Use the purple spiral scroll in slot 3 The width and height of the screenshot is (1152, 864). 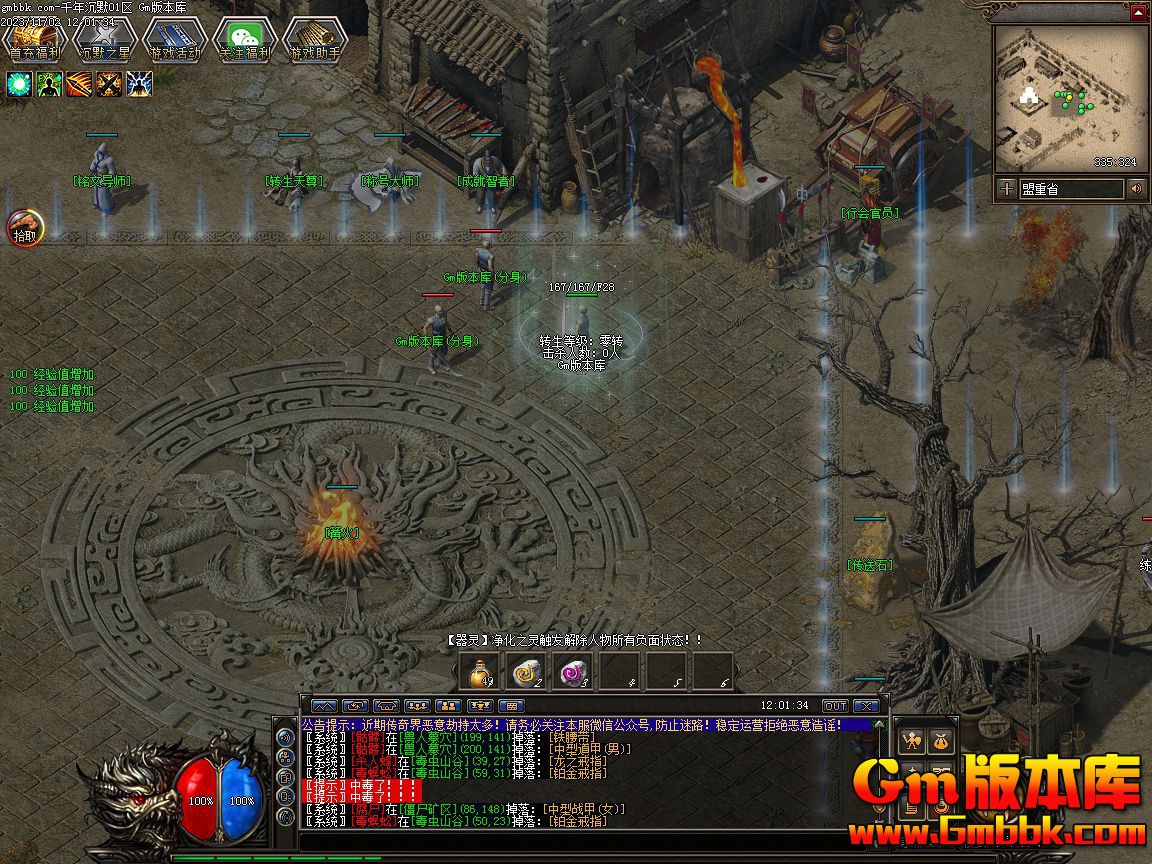pyautogui.click(x=572, y=672)
